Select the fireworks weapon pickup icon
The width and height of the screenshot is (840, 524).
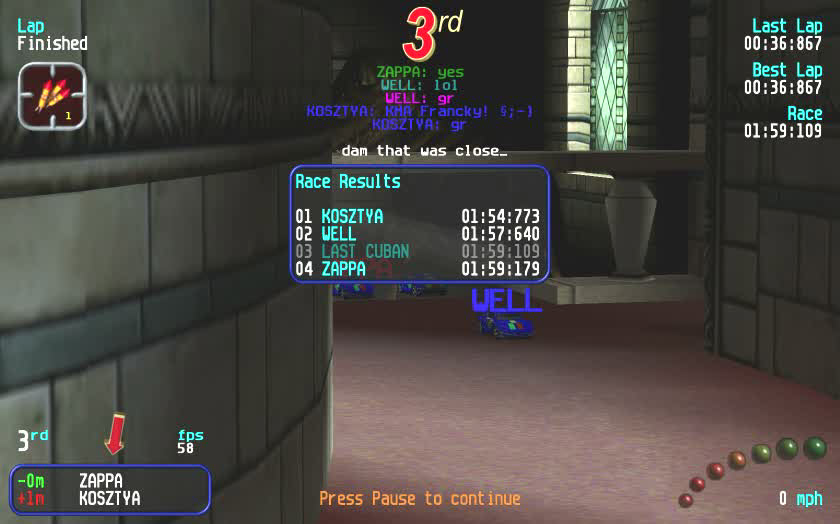coord(52,96)
